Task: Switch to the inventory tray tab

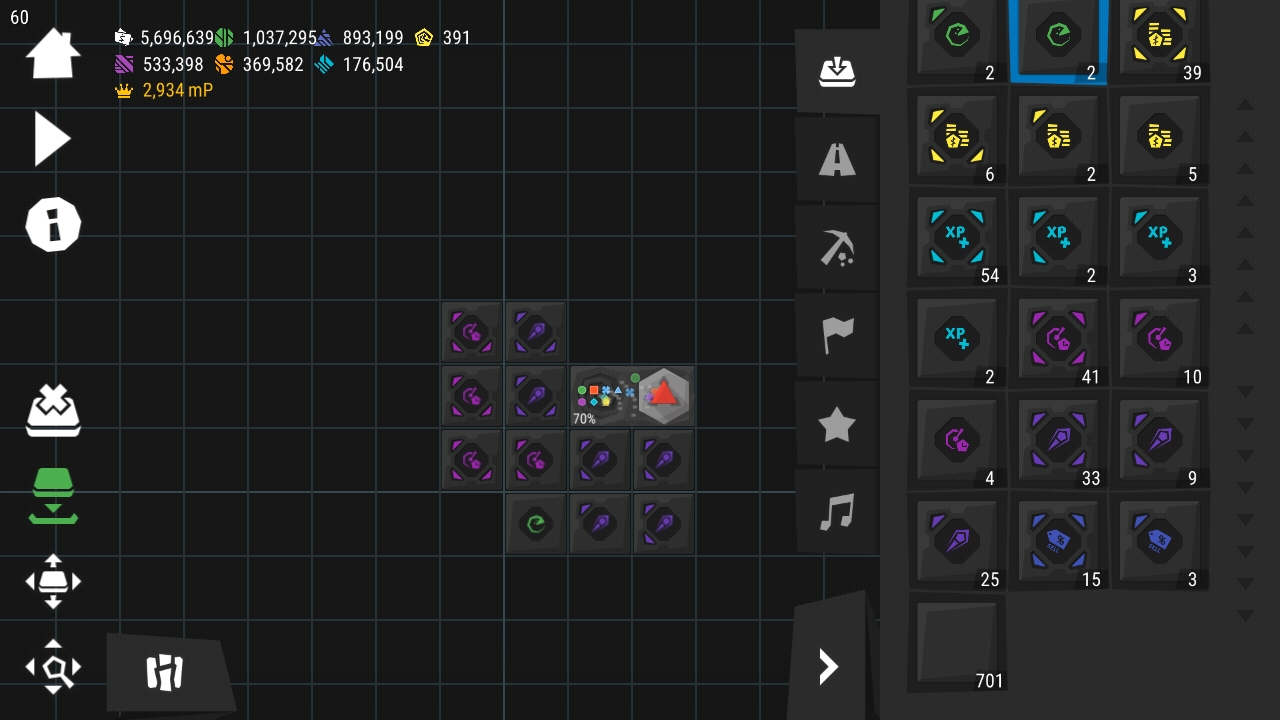Action: [x=837, y=72]
